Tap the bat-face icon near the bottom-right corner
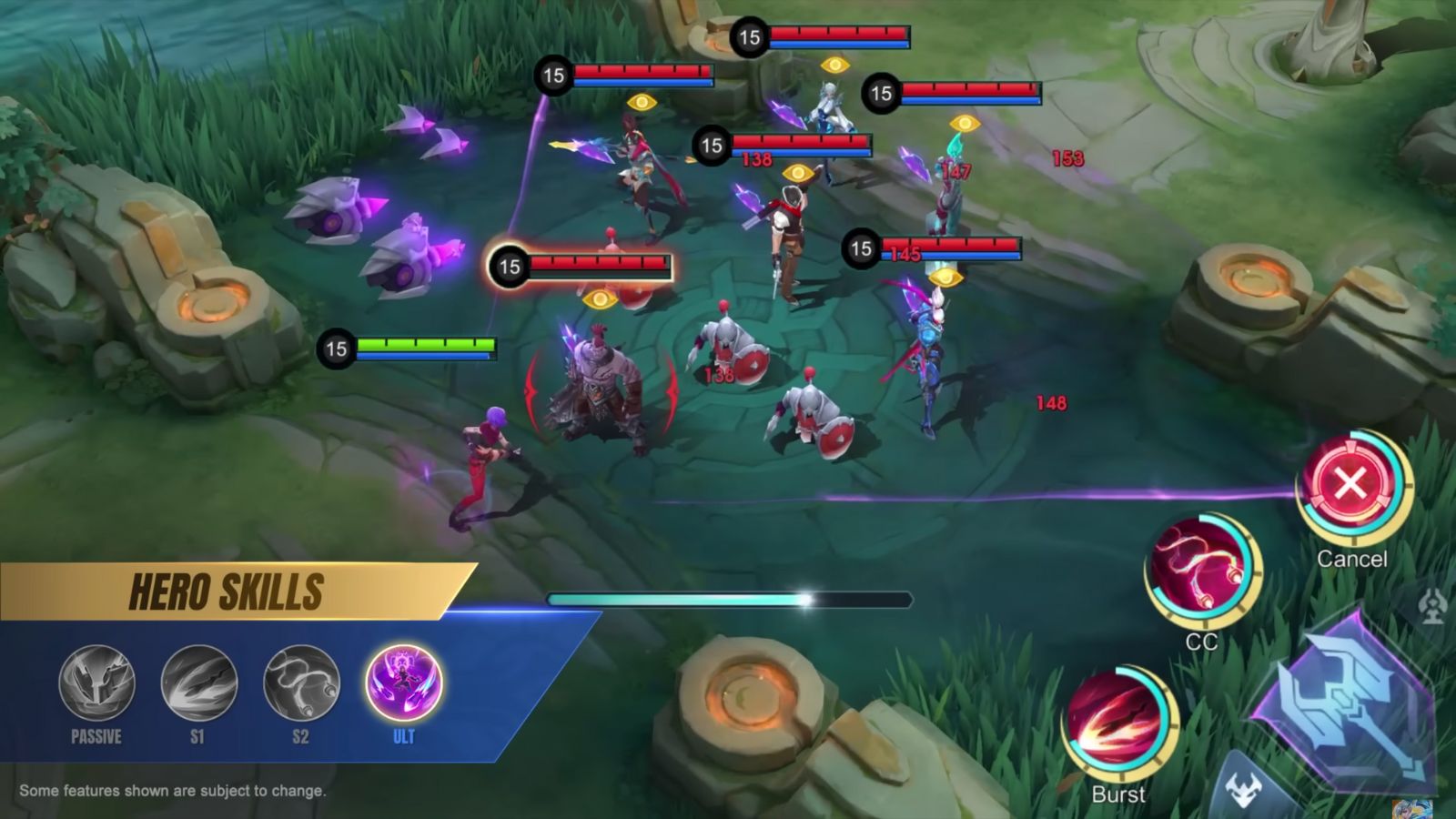The width and height of the screenshot is (1456, 819). click(1245, 784)
